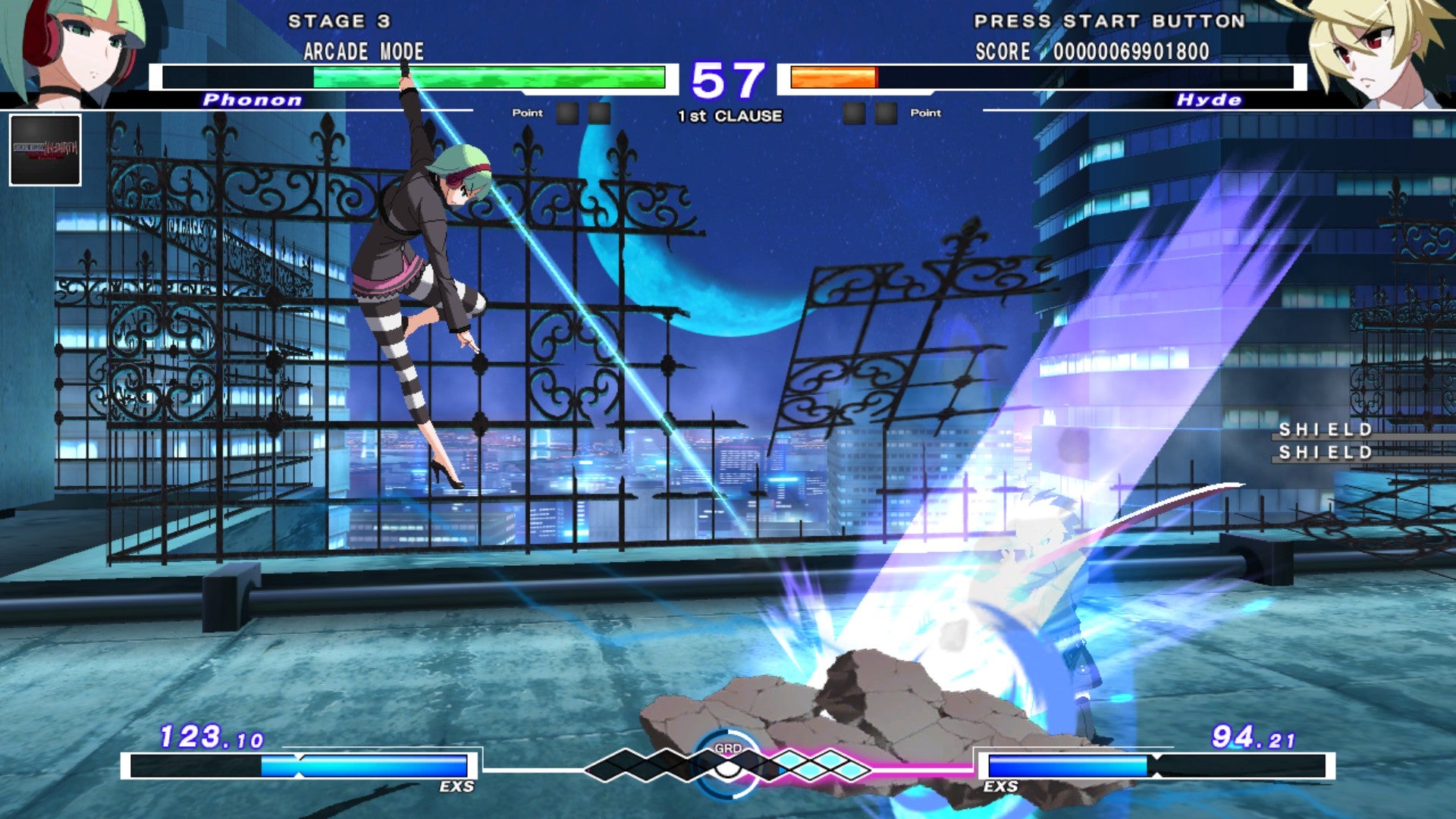
Task: Click the STAGE 3 heading
Action: (x=339, y=21)
